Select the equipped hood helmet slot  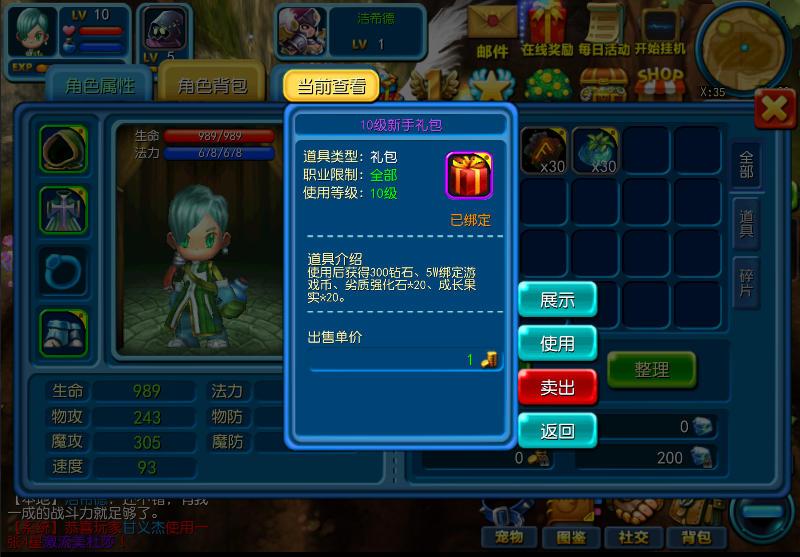click(63, 150)
